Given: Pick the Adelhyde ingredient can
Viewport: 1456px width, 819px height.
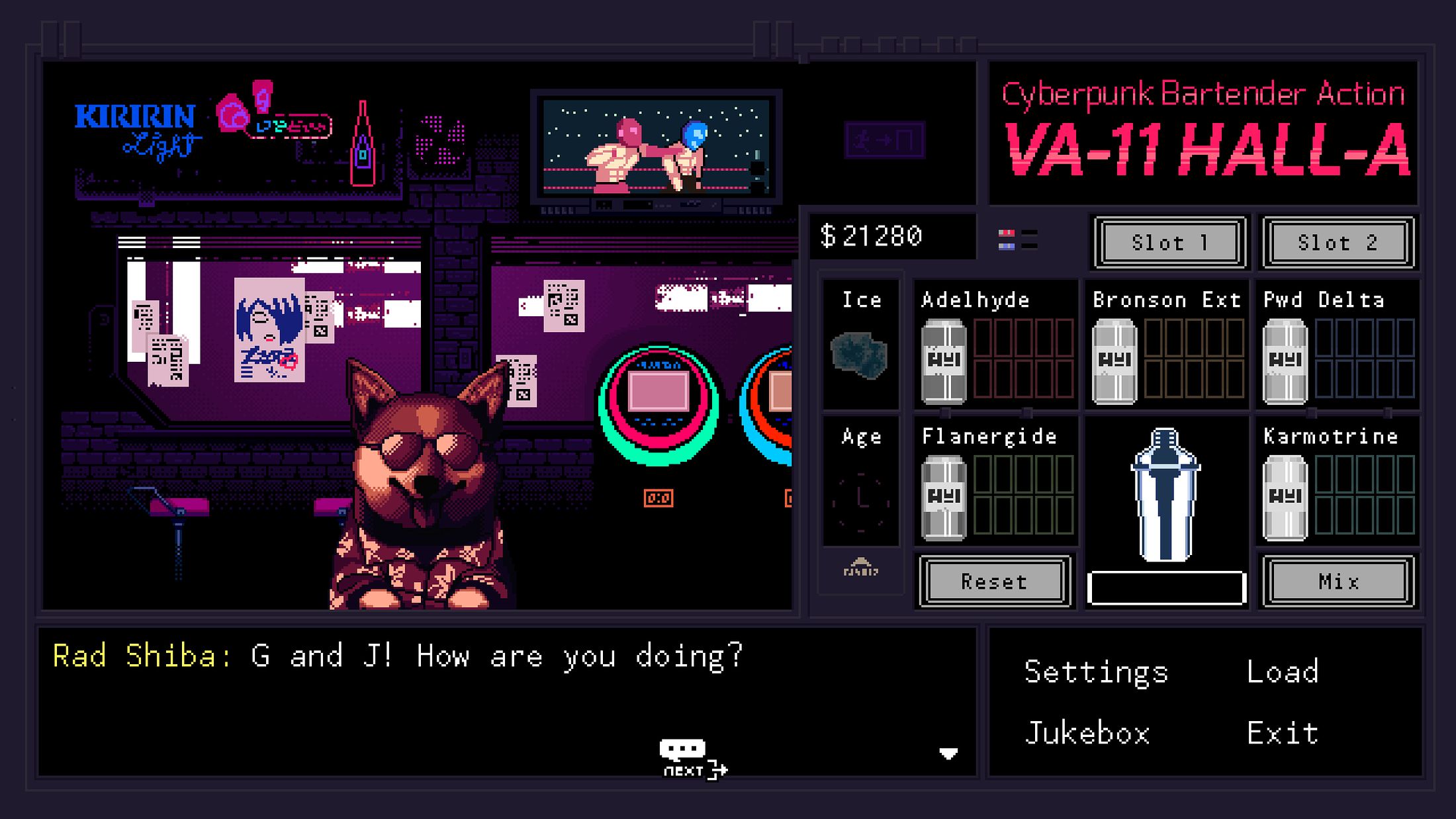Looking at the screenshot, I should pos(944,361).
